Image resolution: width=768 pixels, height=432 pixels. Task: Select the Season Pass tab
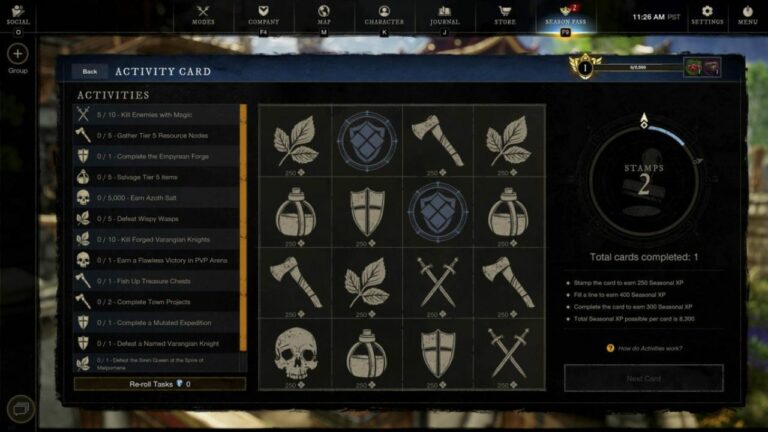(x=565, y=15)
